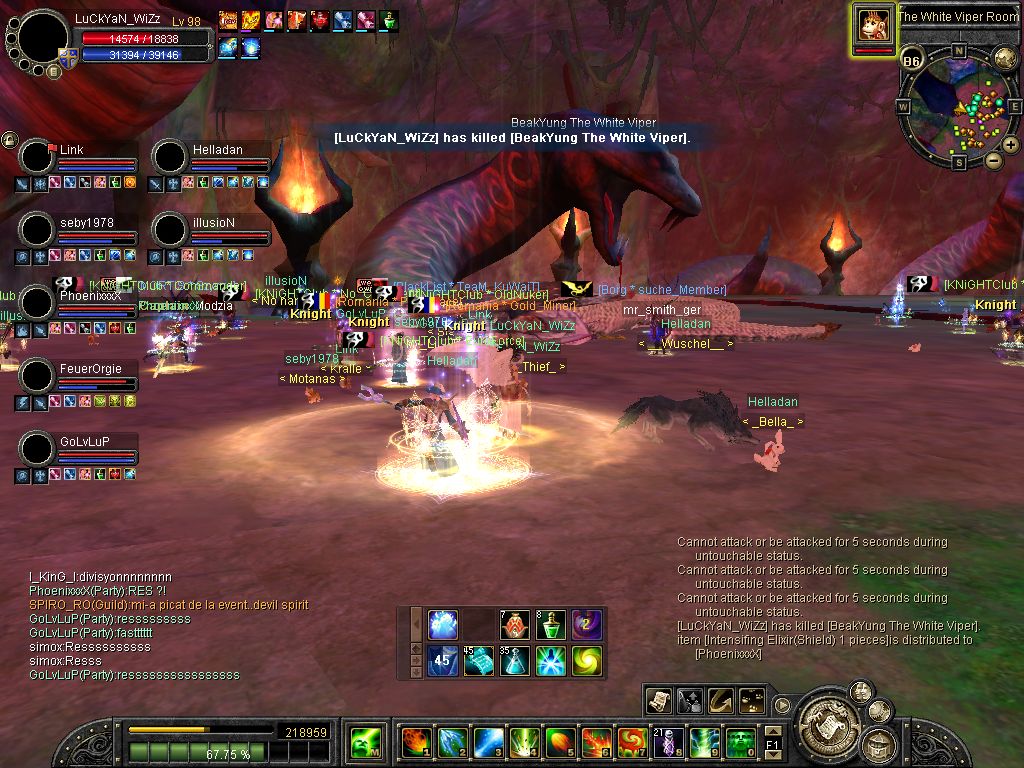Zoom out the minimap with minus button
The image size is (1024, 768).
(x=994, y=160)
